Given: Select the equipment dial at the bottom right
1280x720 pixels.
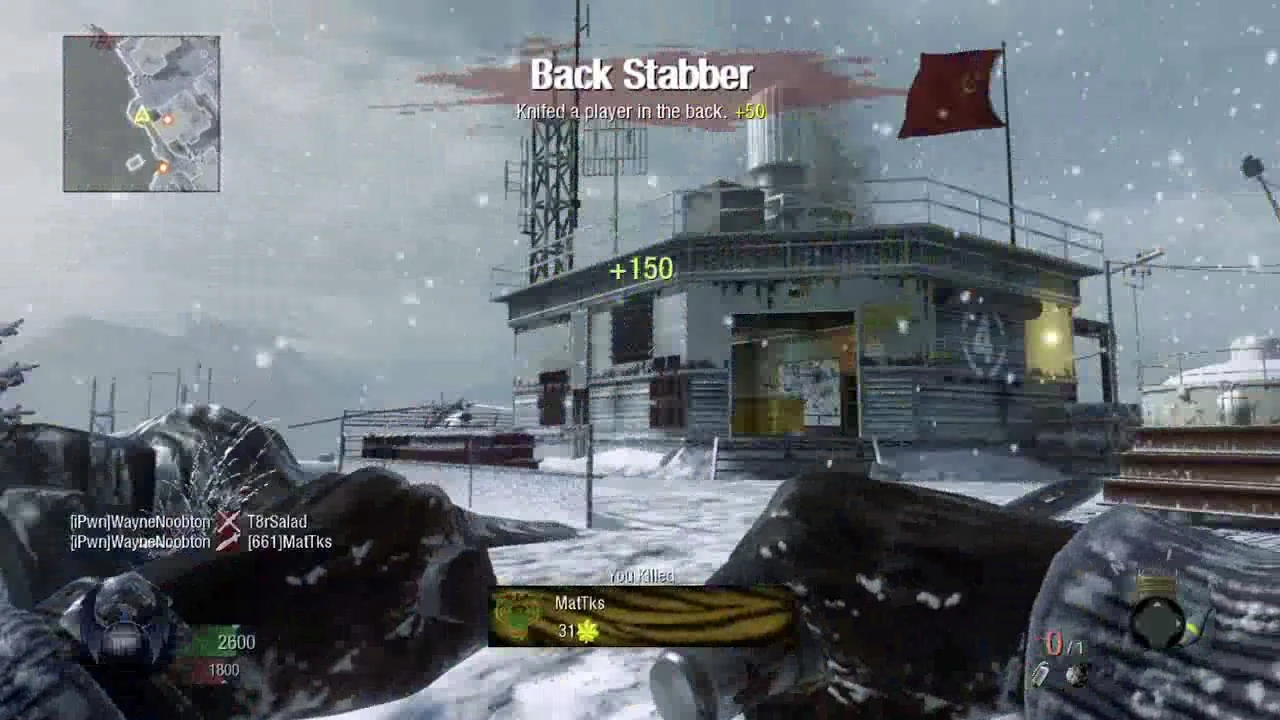Looking at the screenshot, I should (x=1159, y=621).
